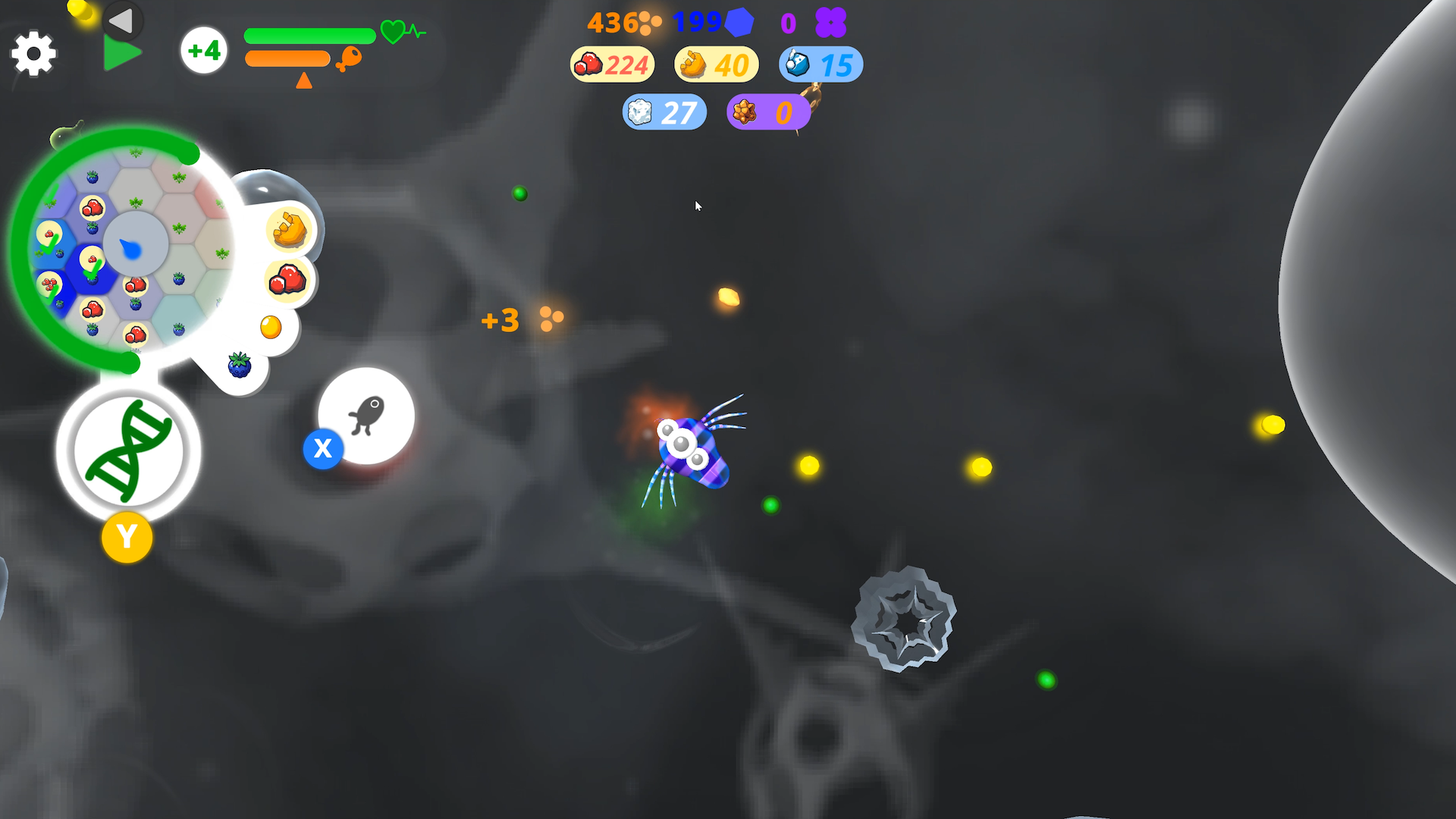Click the purple clover counter showing 0
This screenshot has height=819, width=1456.
[813, 24]
